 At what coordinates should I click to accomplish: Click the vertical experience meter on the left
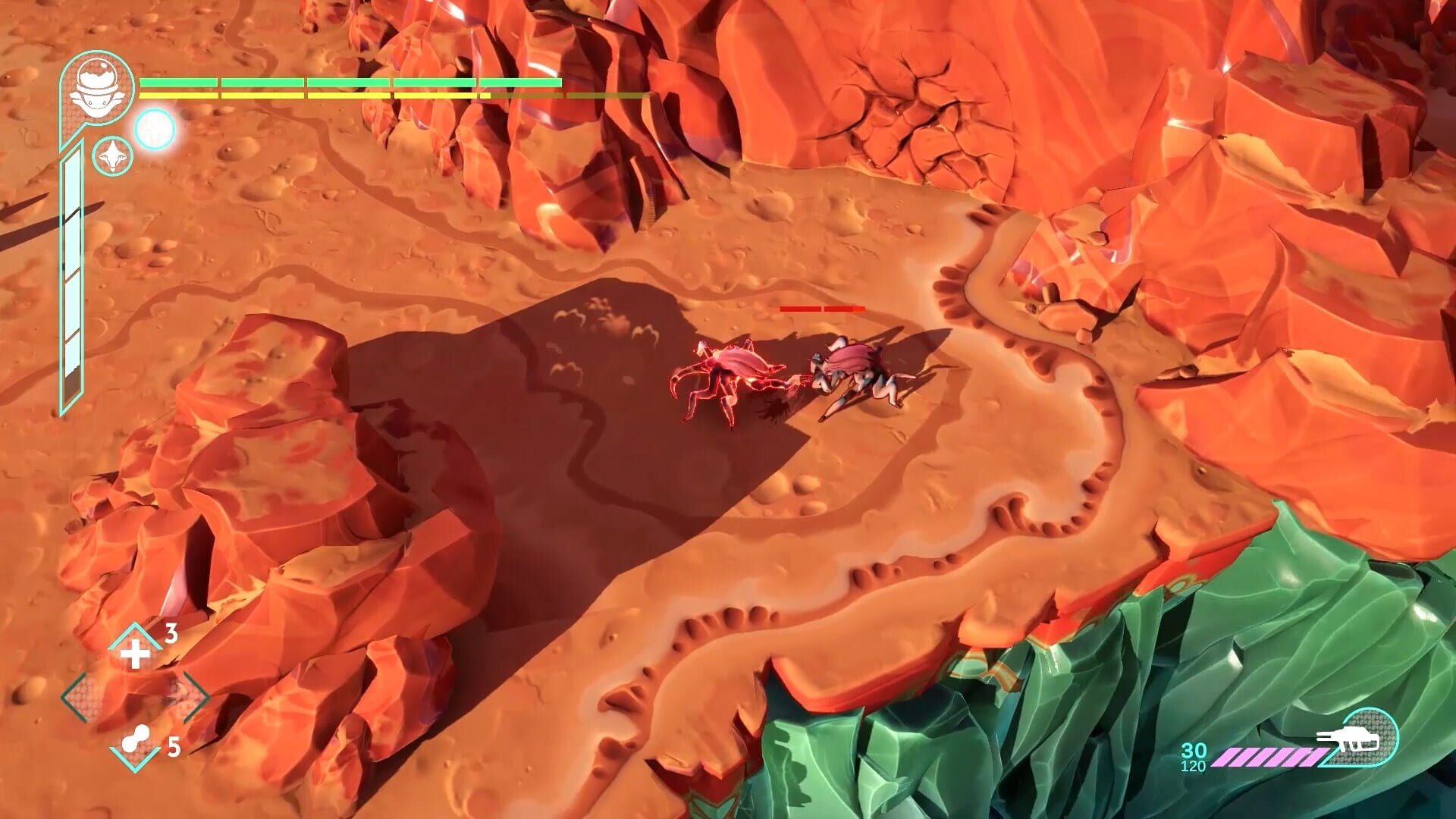[71, 273]
